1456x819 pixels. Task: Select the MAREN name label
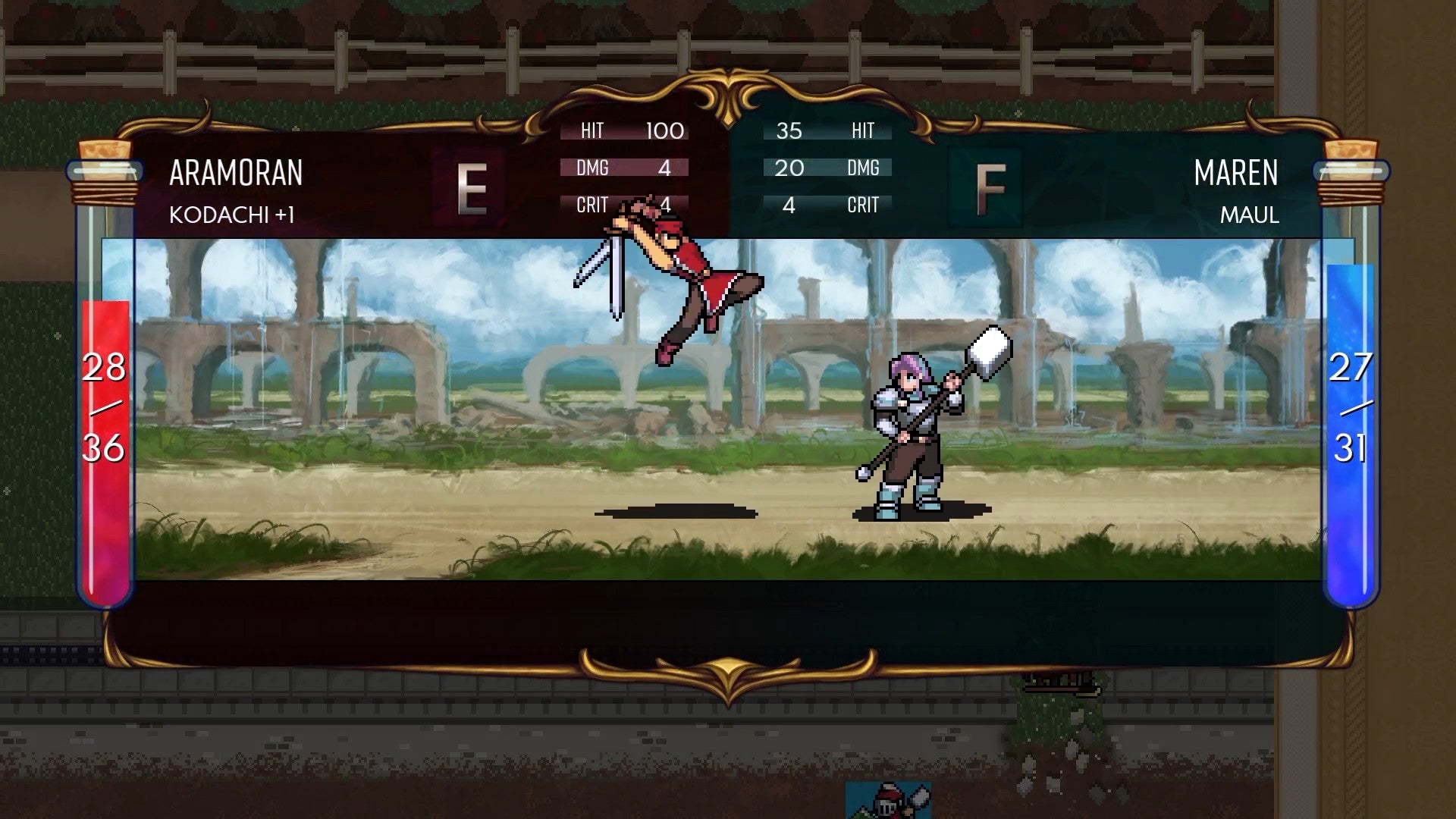pyautogui.click(x=1237, y=173)
